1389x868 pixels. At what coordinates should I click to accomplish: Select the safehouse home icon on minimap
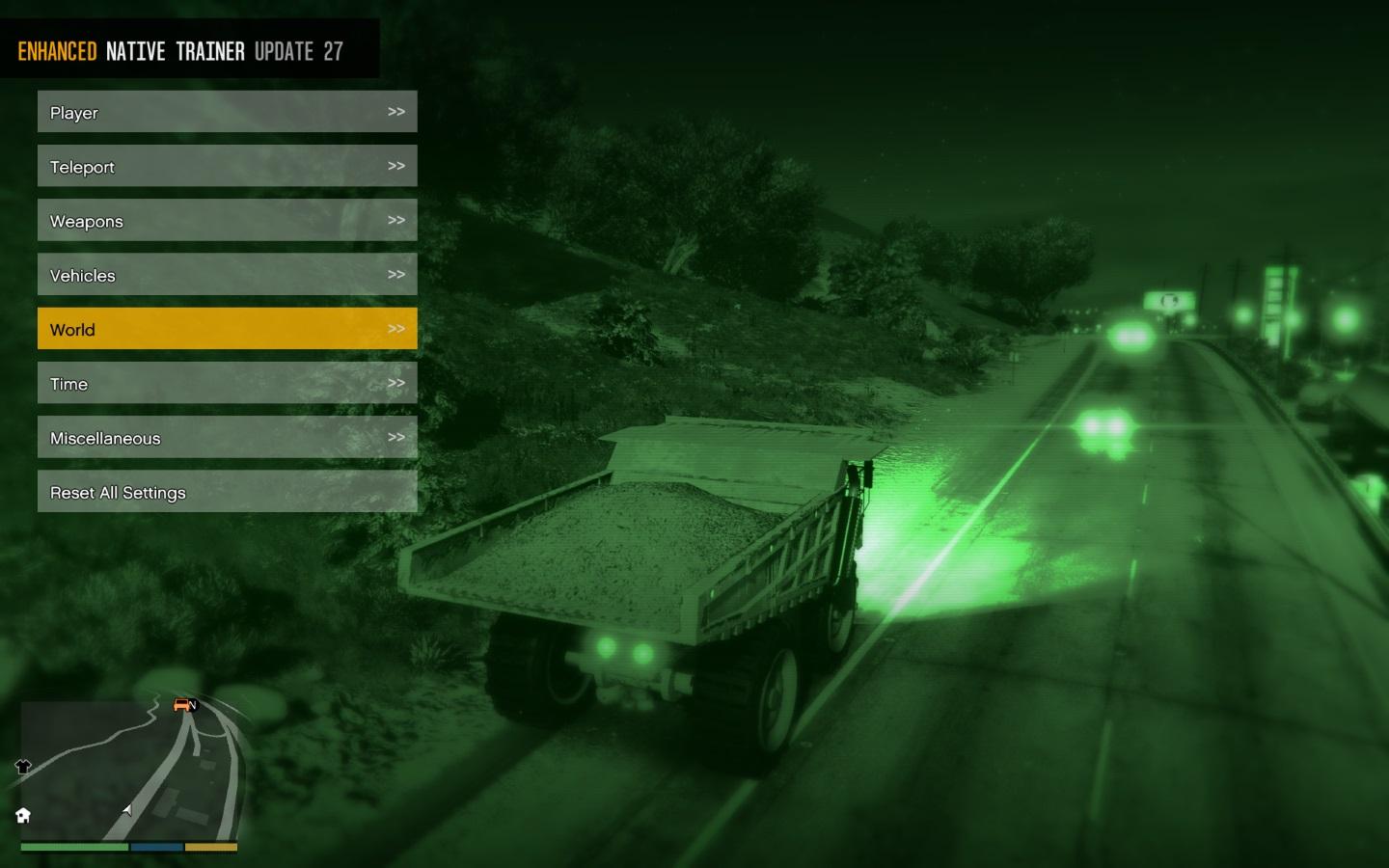tap(23, 816)
